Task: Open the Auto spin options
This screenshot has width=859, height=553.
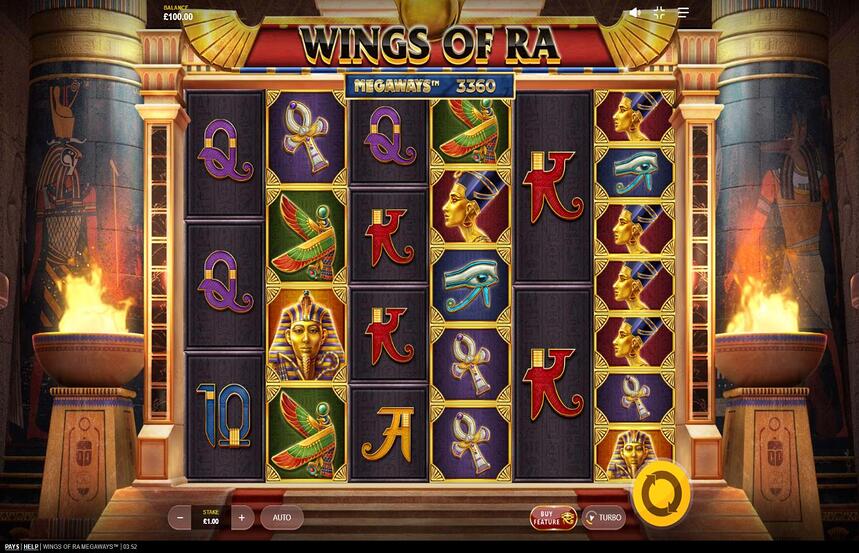Action: (282, 517)
